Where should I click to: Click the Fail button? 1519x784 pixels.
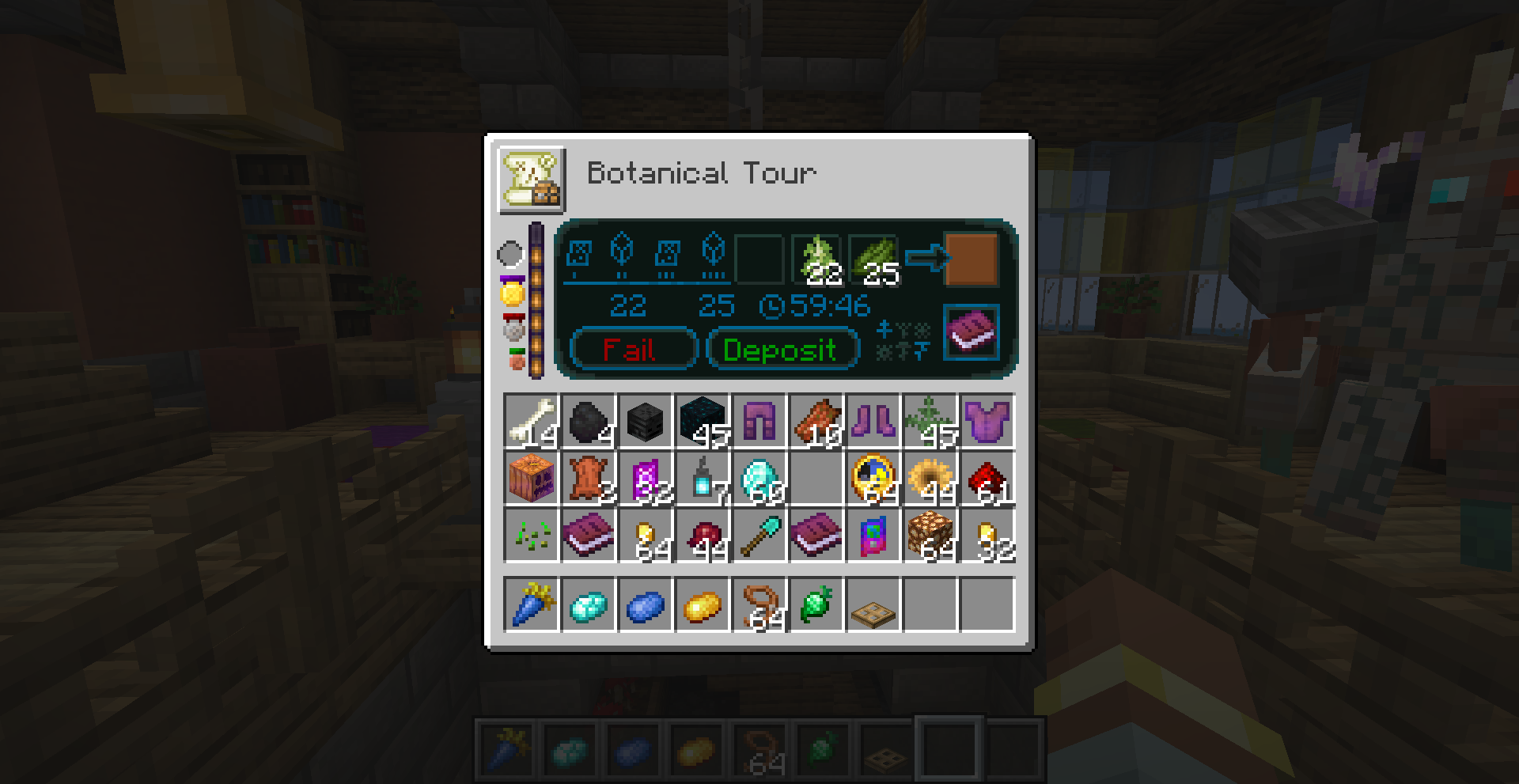click(x=631, y=349)
